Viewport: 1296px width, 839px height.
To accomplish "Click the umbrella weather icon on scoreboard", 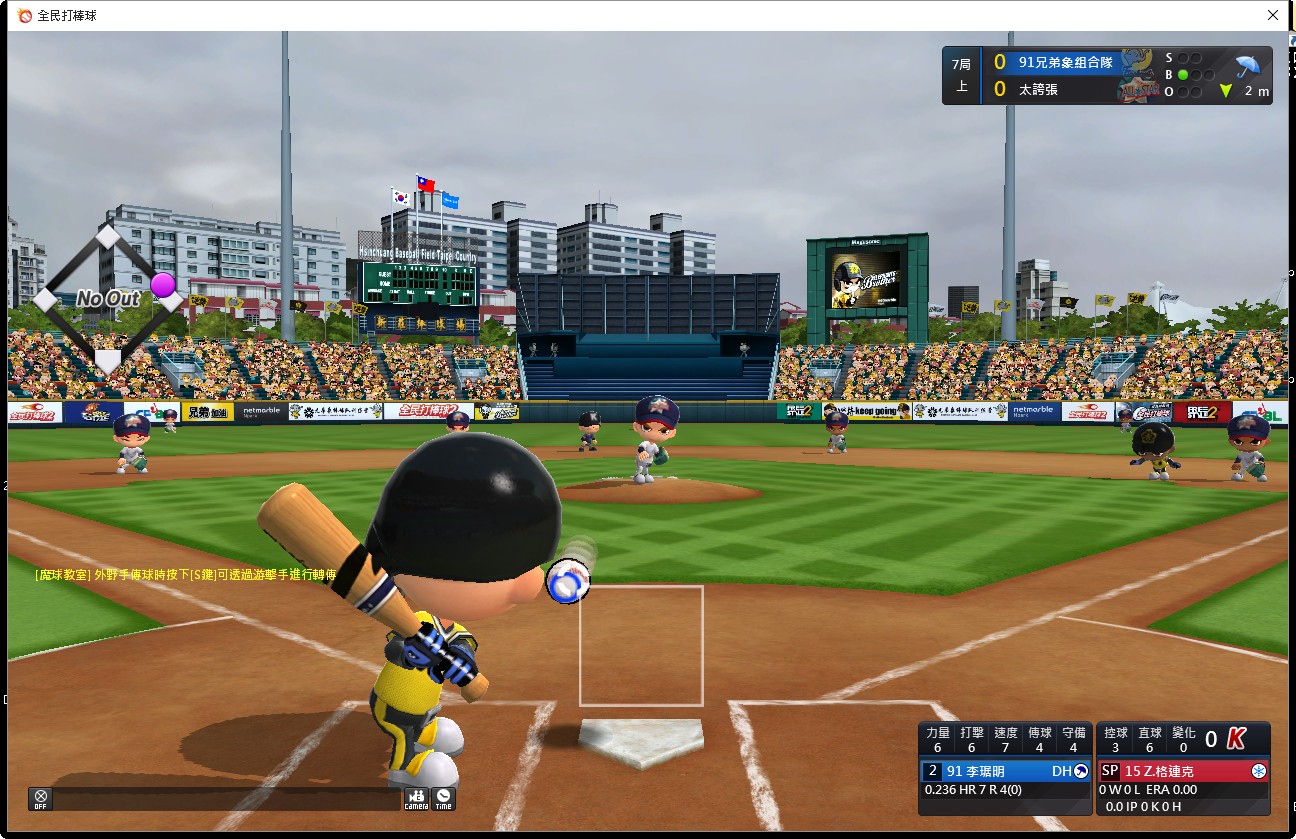I will (x=1246, y=67).
